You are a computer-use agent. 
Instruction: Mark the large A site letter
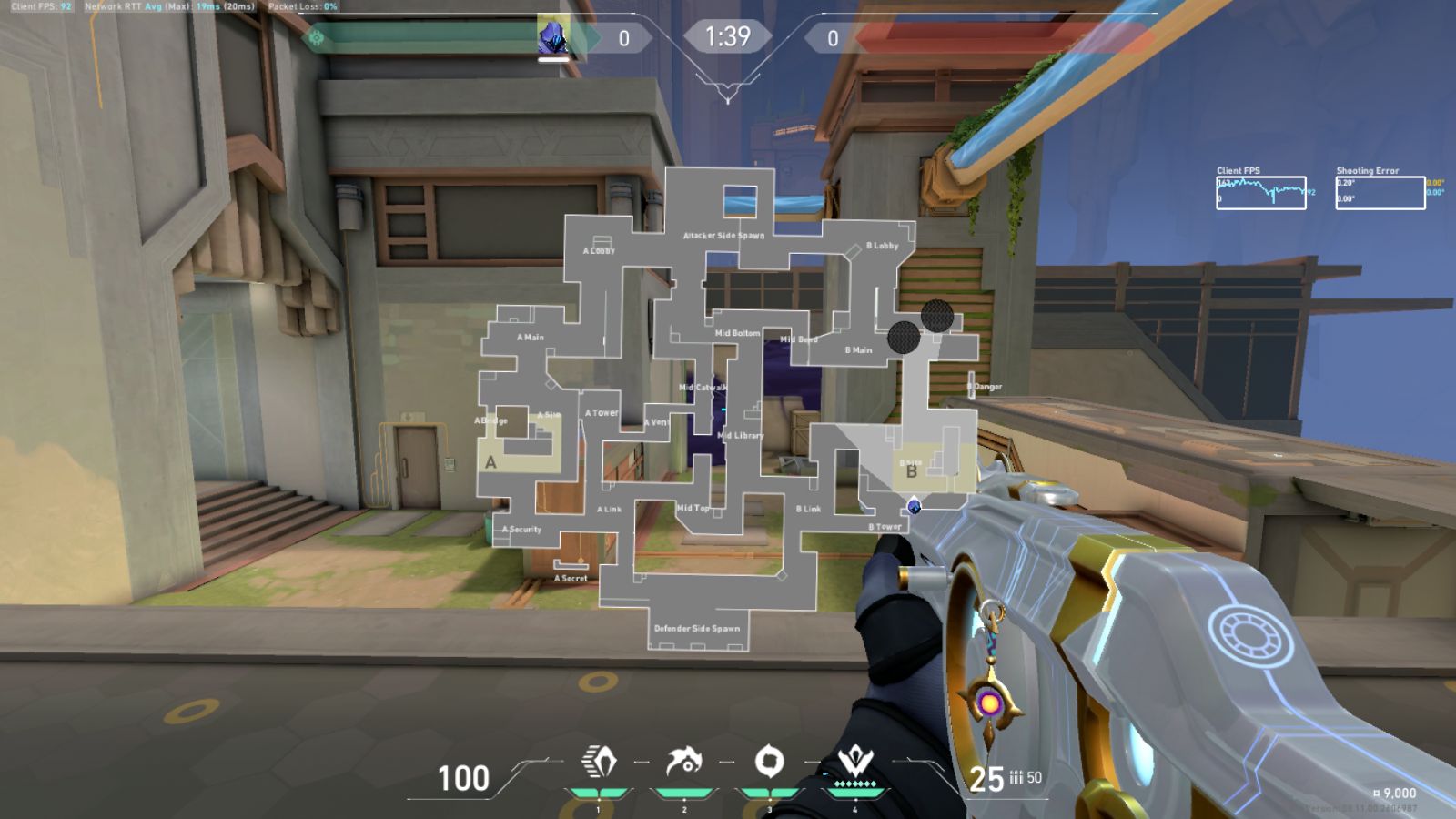click(x=490, y=462)
